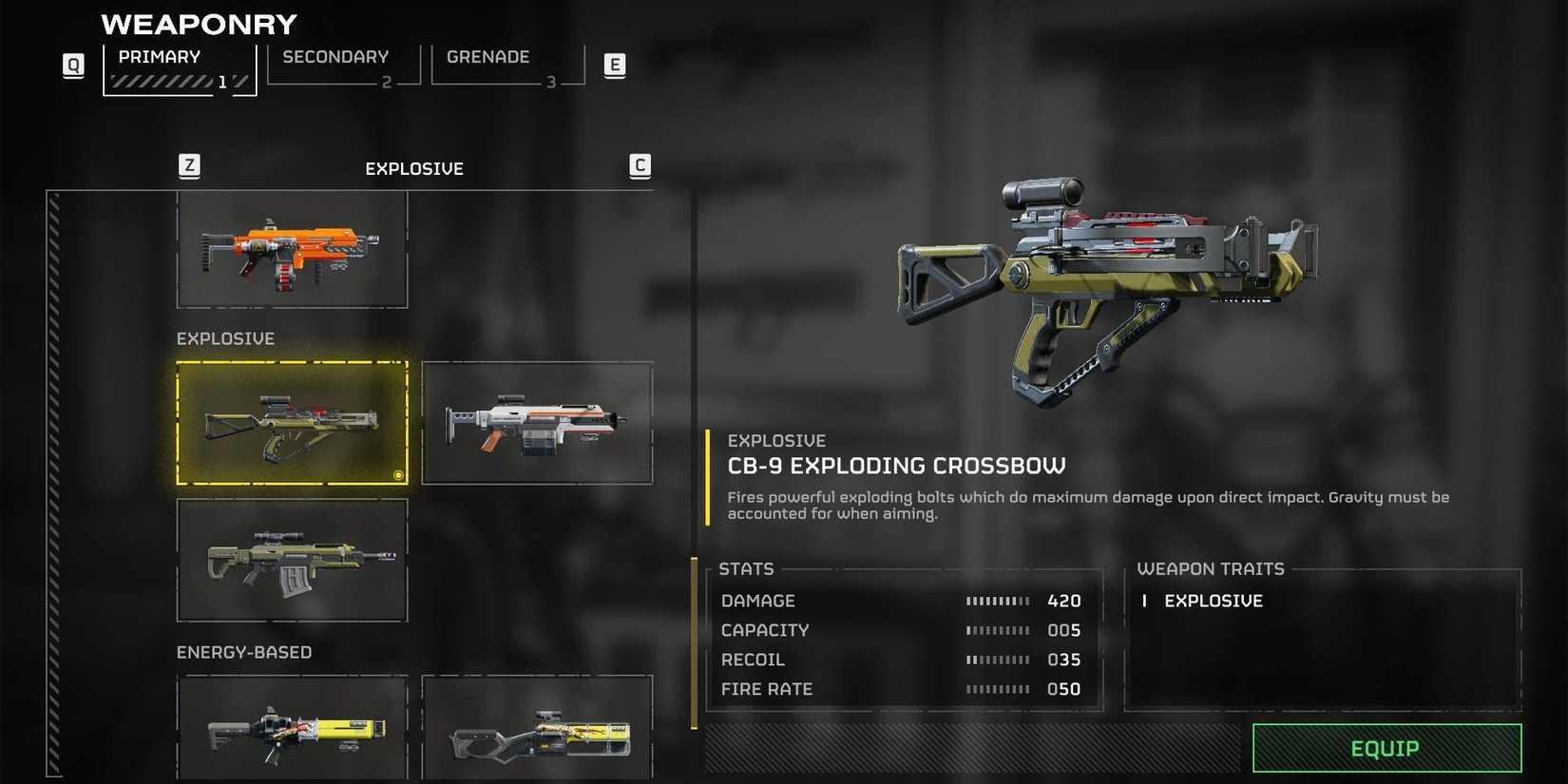Select the second energy-based weapon thumbnail

(x=537, y=730)
